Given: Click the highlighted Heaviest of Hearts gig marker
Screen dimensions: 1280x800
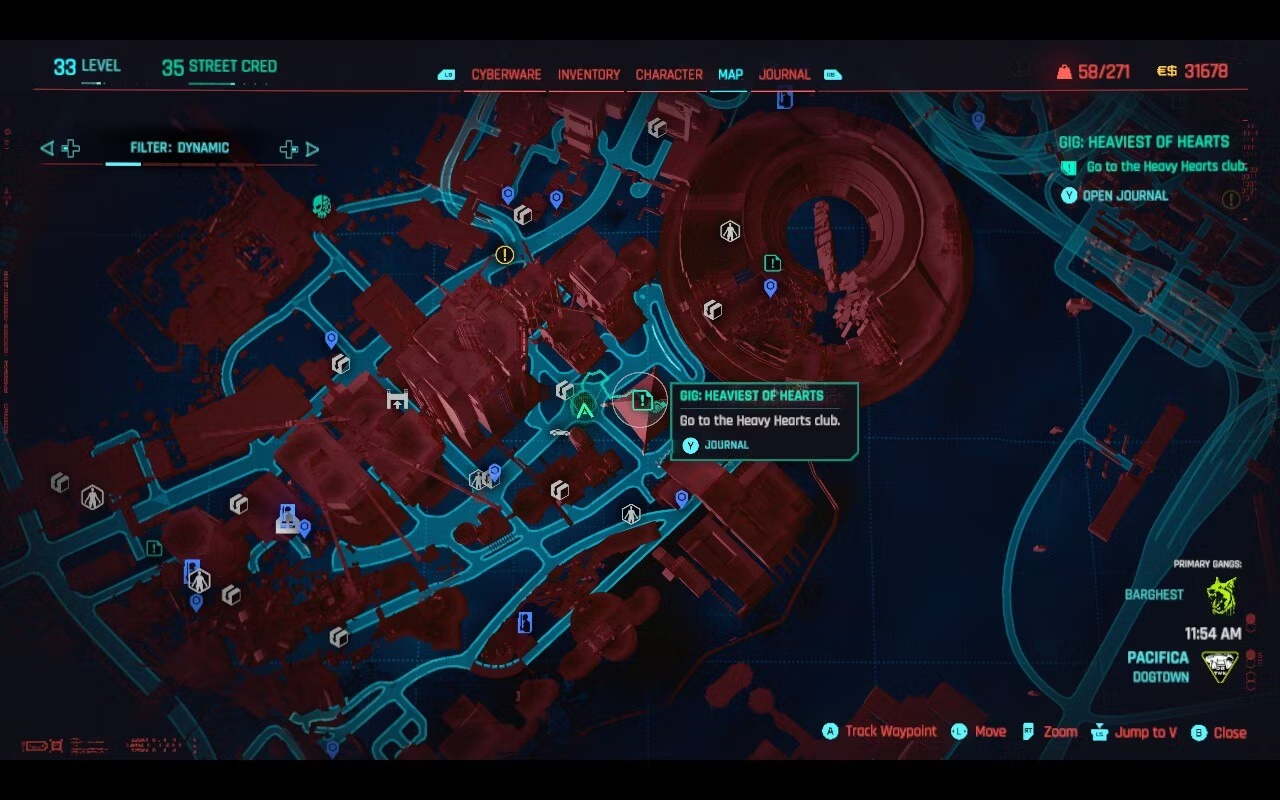Looking at the screenshot, I should (641, 401).
